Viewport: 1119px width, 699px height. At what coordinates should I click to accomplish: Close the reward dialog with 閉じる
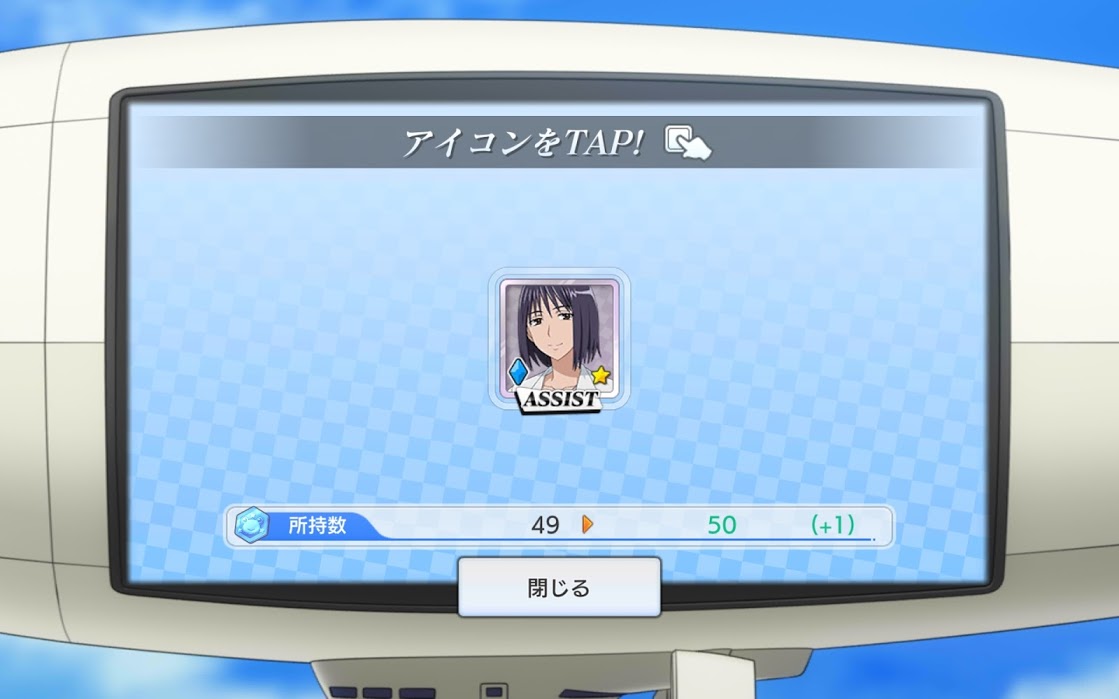click(559, 587)
